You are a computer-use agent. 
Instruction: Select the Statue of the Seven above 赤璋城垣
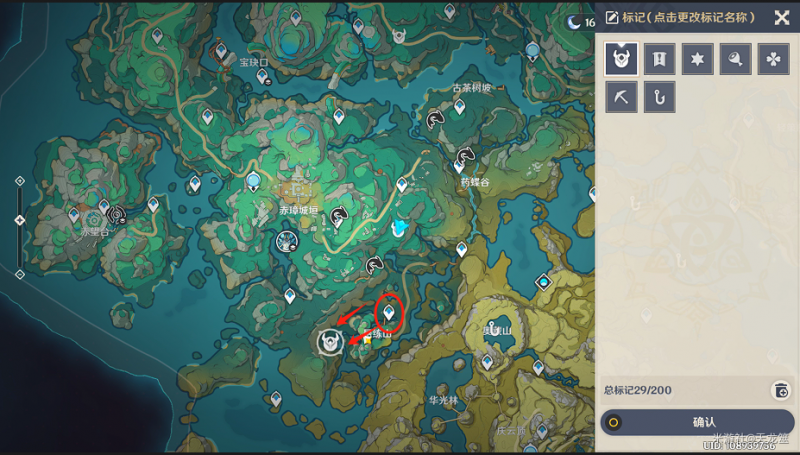pyautogui.click(x=254, y=181)
